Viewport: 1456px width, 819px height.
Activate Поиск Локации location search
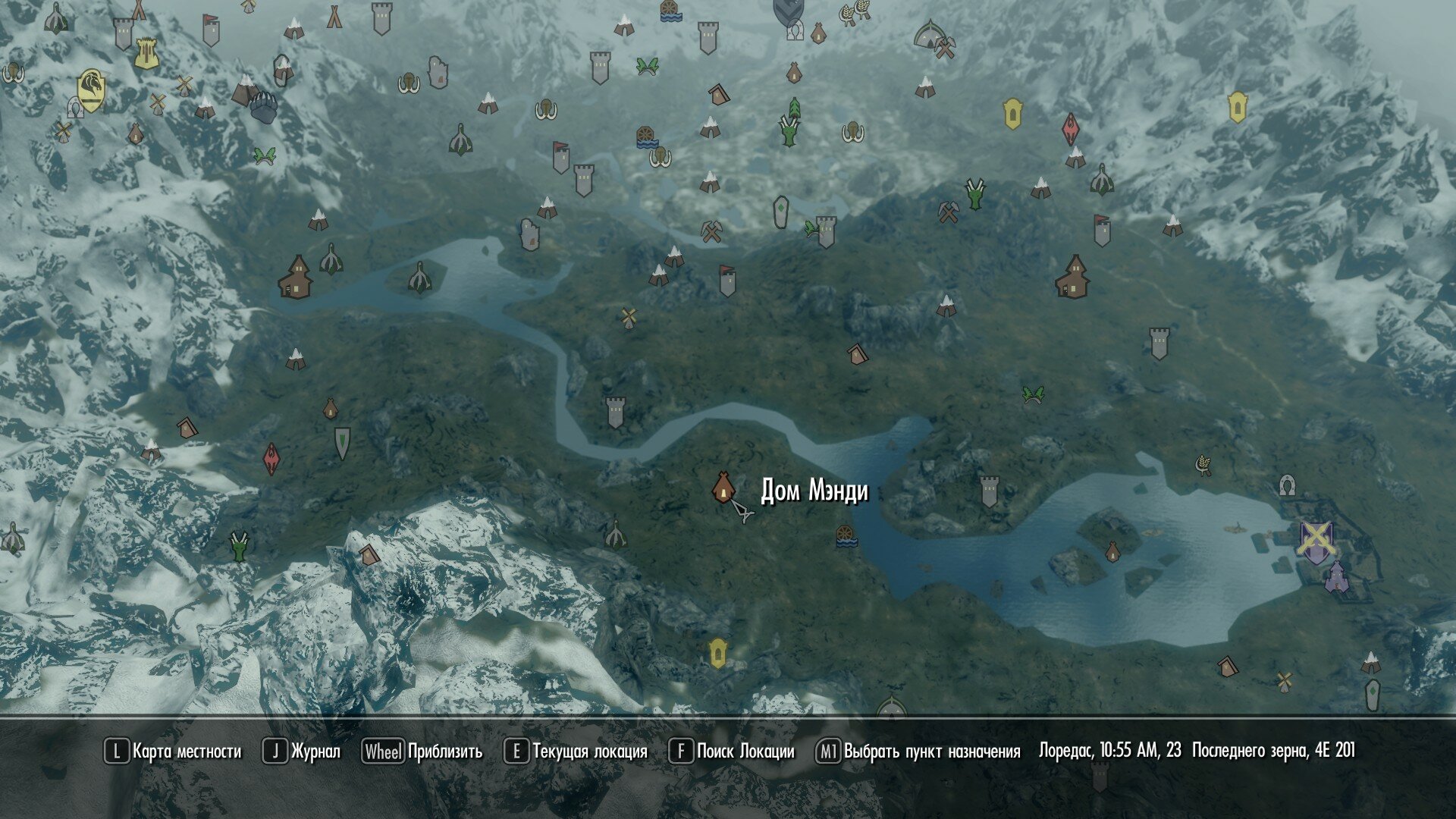[745, 752]
